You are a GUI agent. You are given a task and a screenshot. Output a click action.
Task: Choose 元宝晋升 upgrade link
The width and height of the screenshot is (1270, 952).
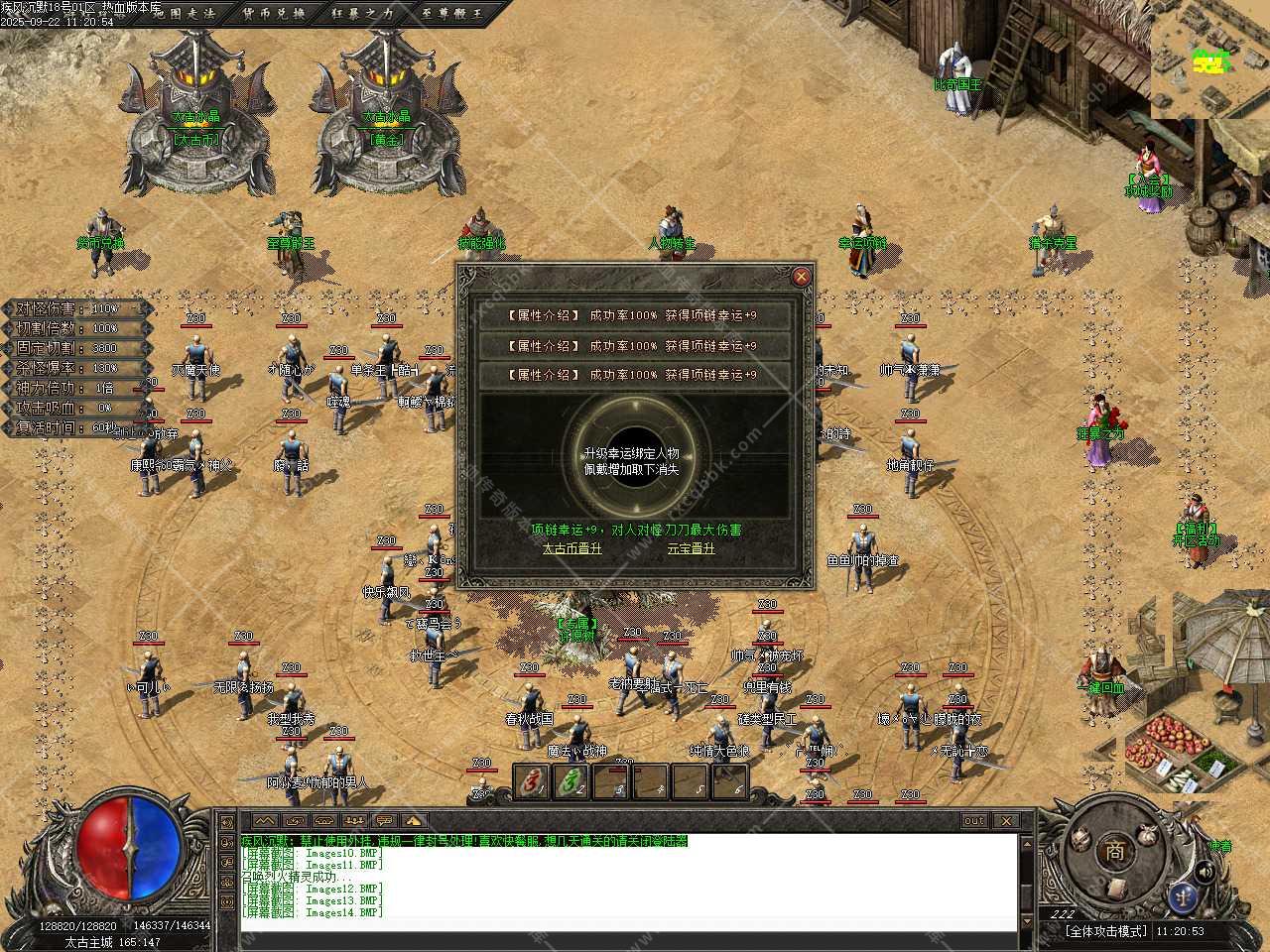(691, 548)
